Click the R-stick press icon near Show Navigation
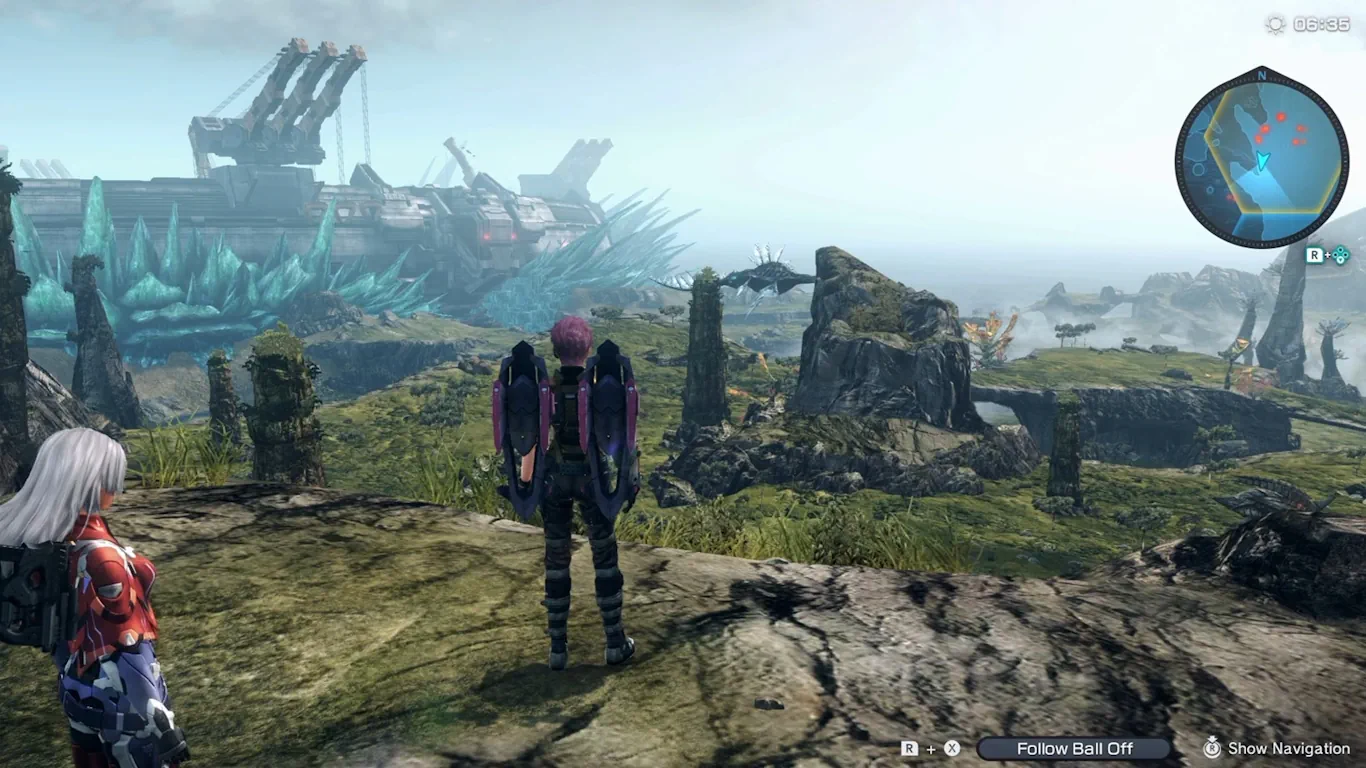The image size is (1366, 768). pos(1212,747)
